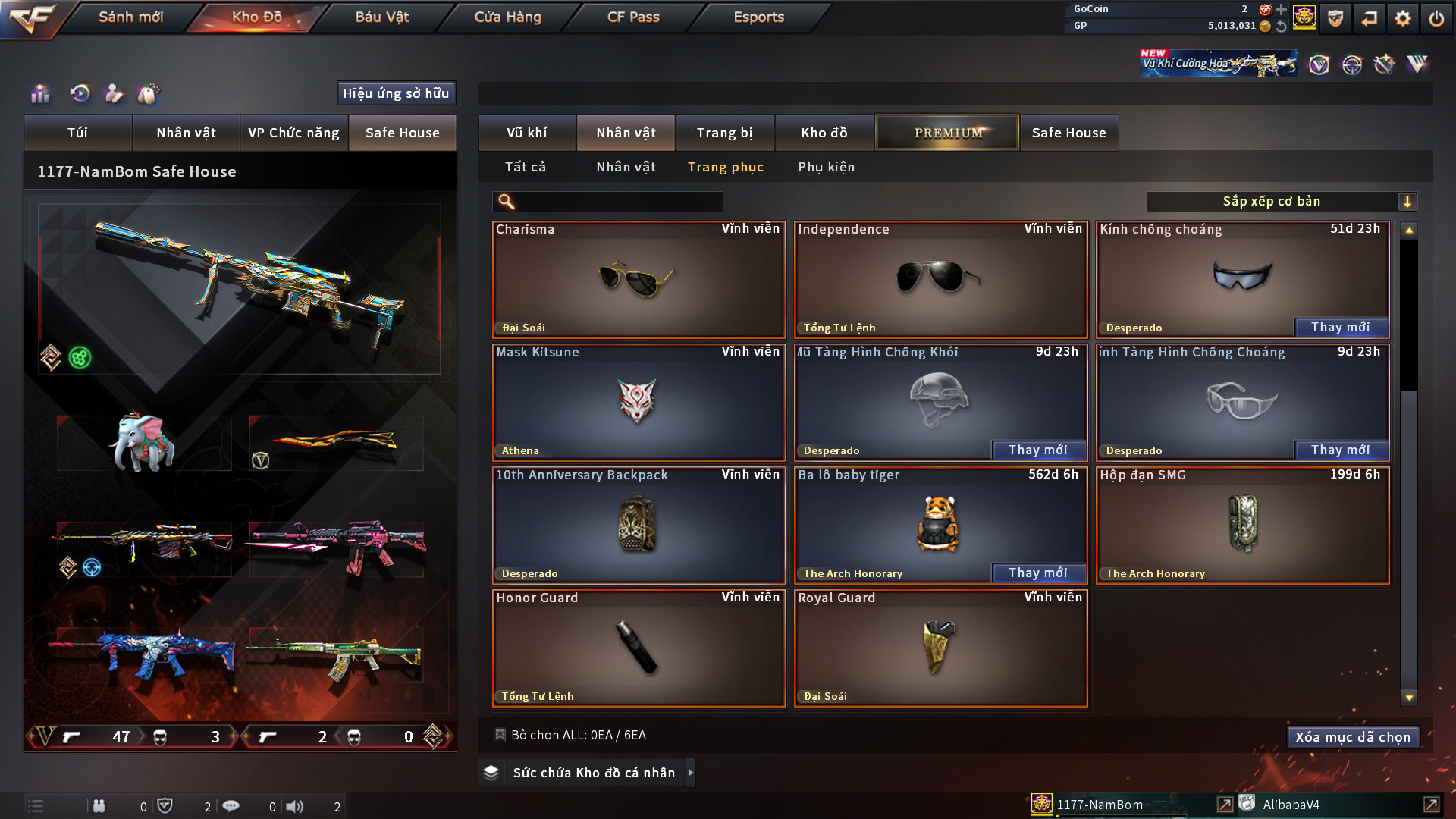Open the Hiệu ứng sở hữu panel
The width and height of the screenshot is (1456, 819).
(x=395, y=93)
